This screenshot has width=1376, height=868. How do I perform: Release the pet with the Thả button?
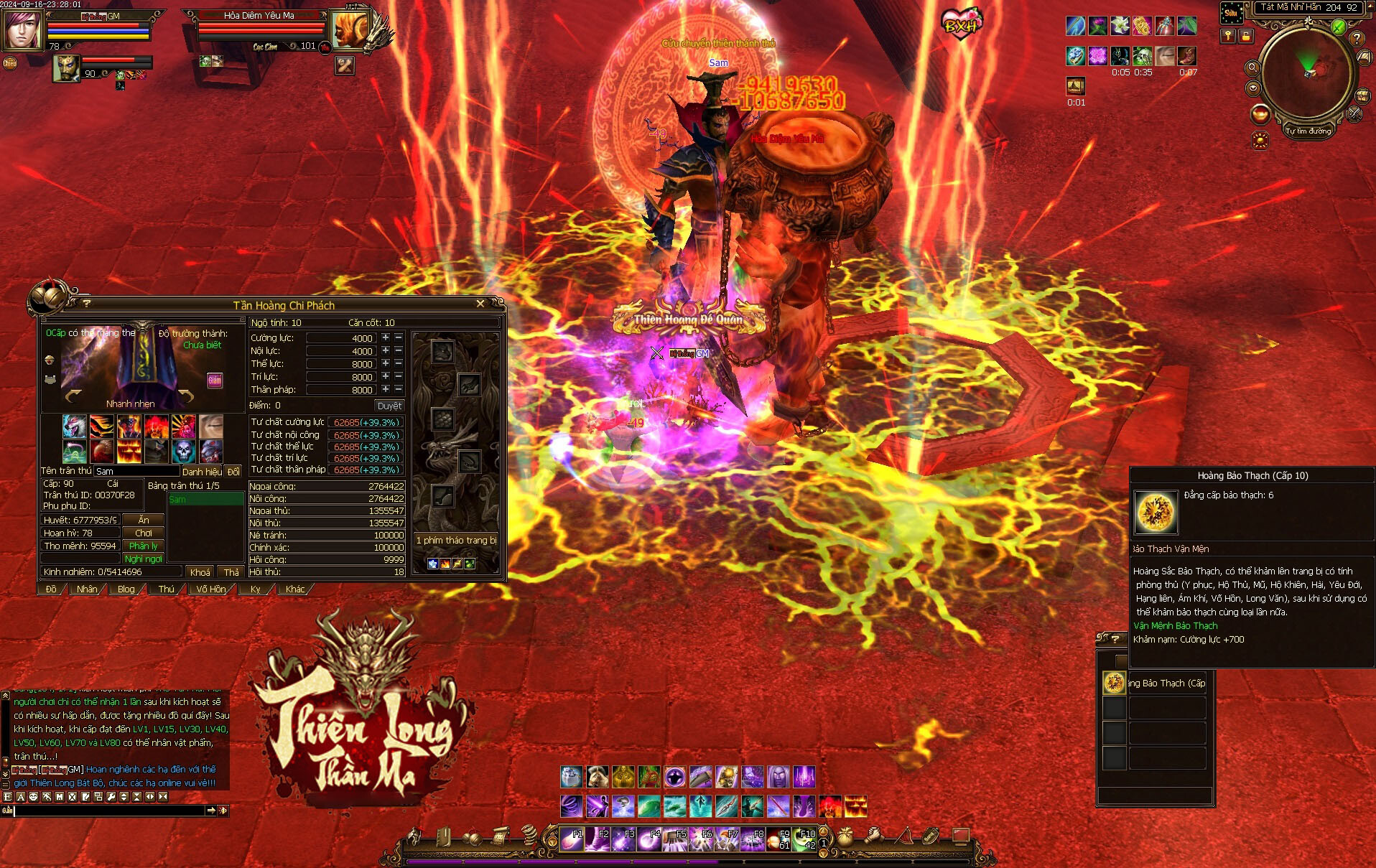click(231, 572)
